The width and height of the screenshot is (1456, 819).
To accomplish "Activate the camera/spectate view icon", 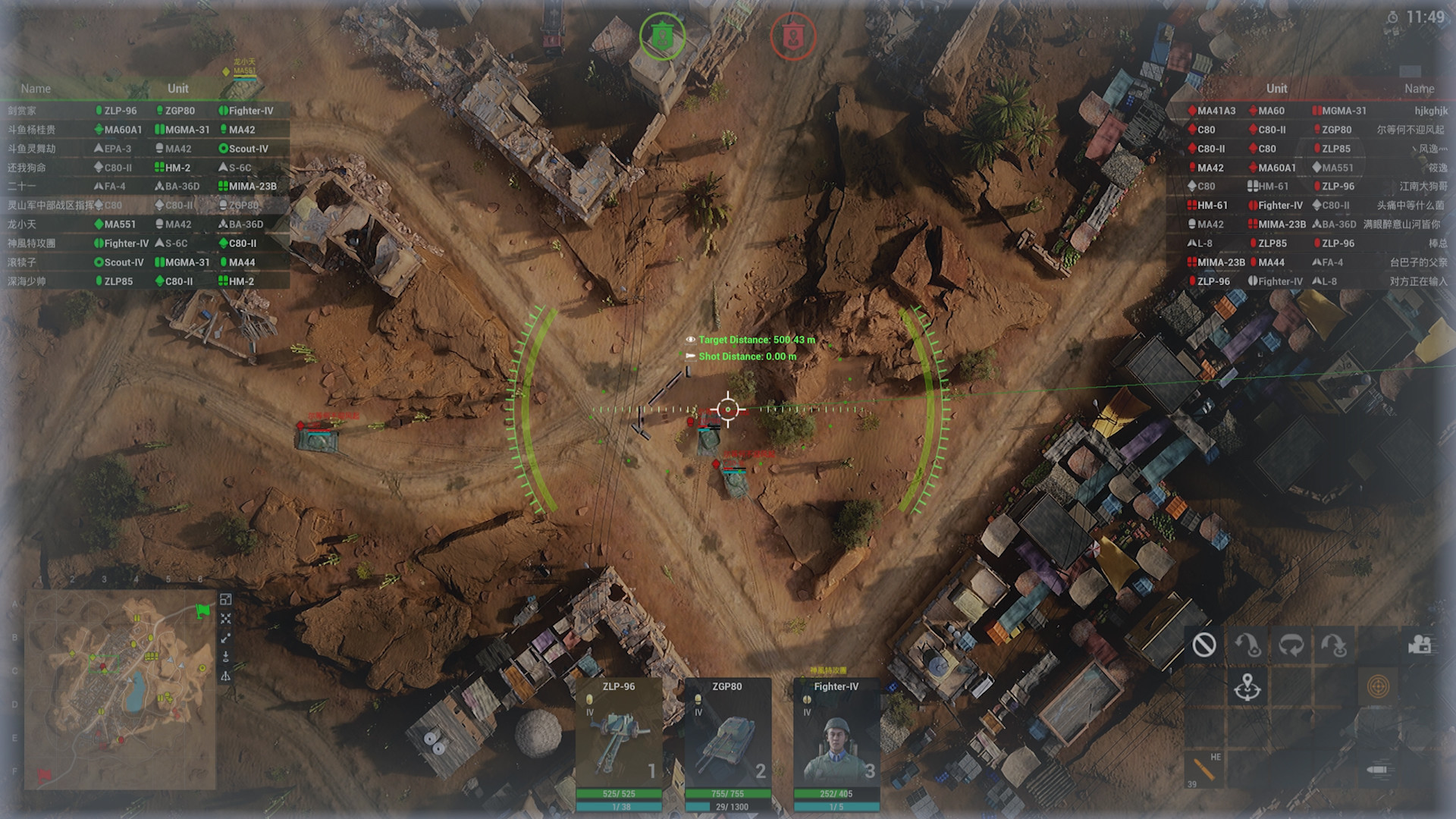I will (x=1420, y=645).
